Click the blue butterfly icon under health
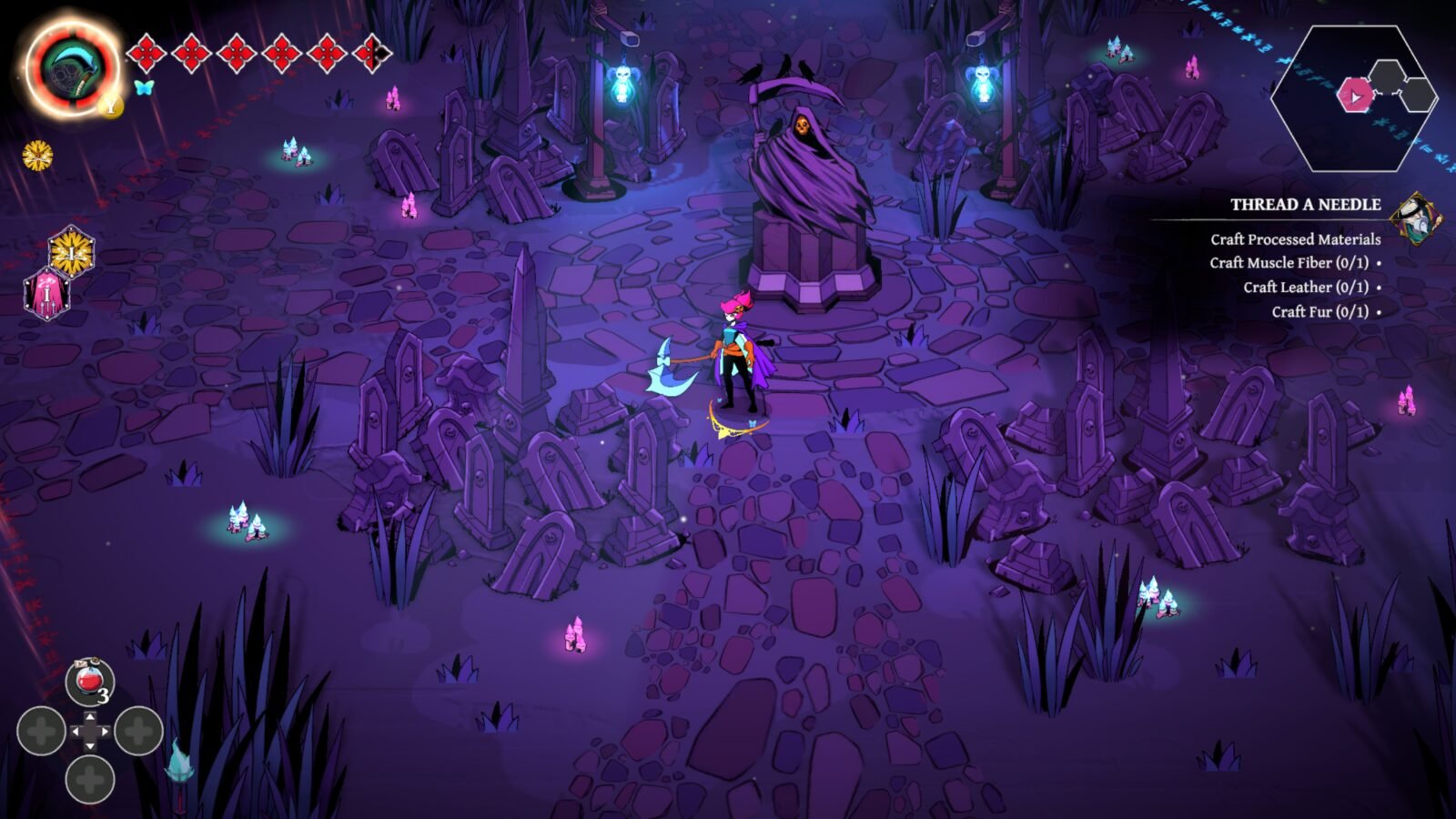Viewport: 1456px width, 819px height. coord(144,87)
